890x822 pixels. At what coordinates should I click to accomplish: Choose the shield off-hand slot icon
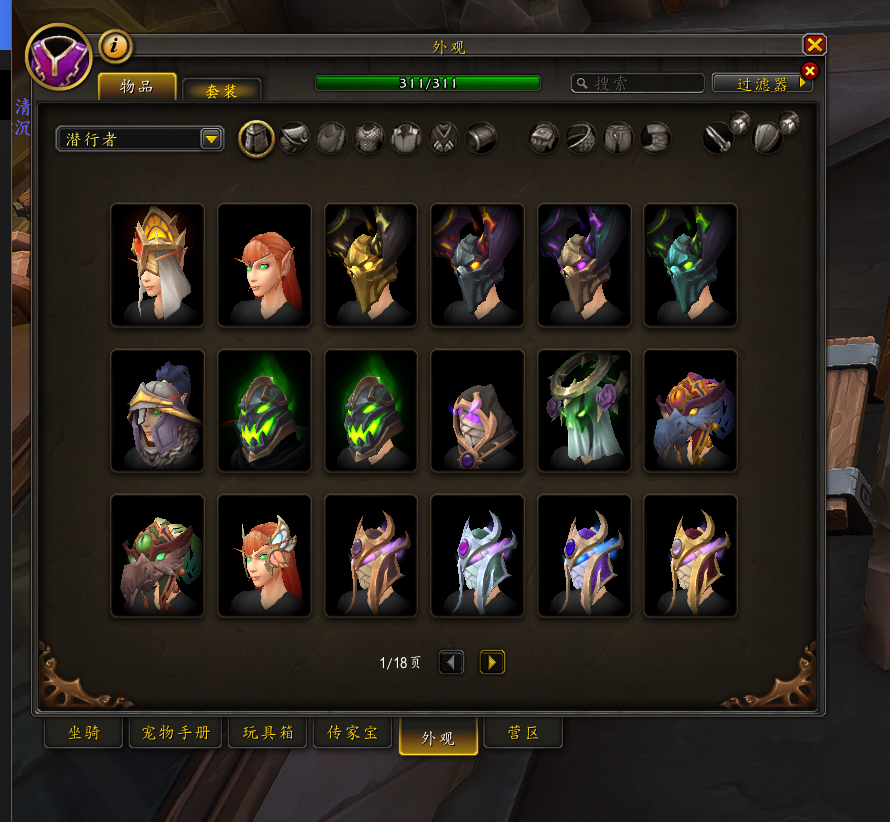(x=767, y=138)
